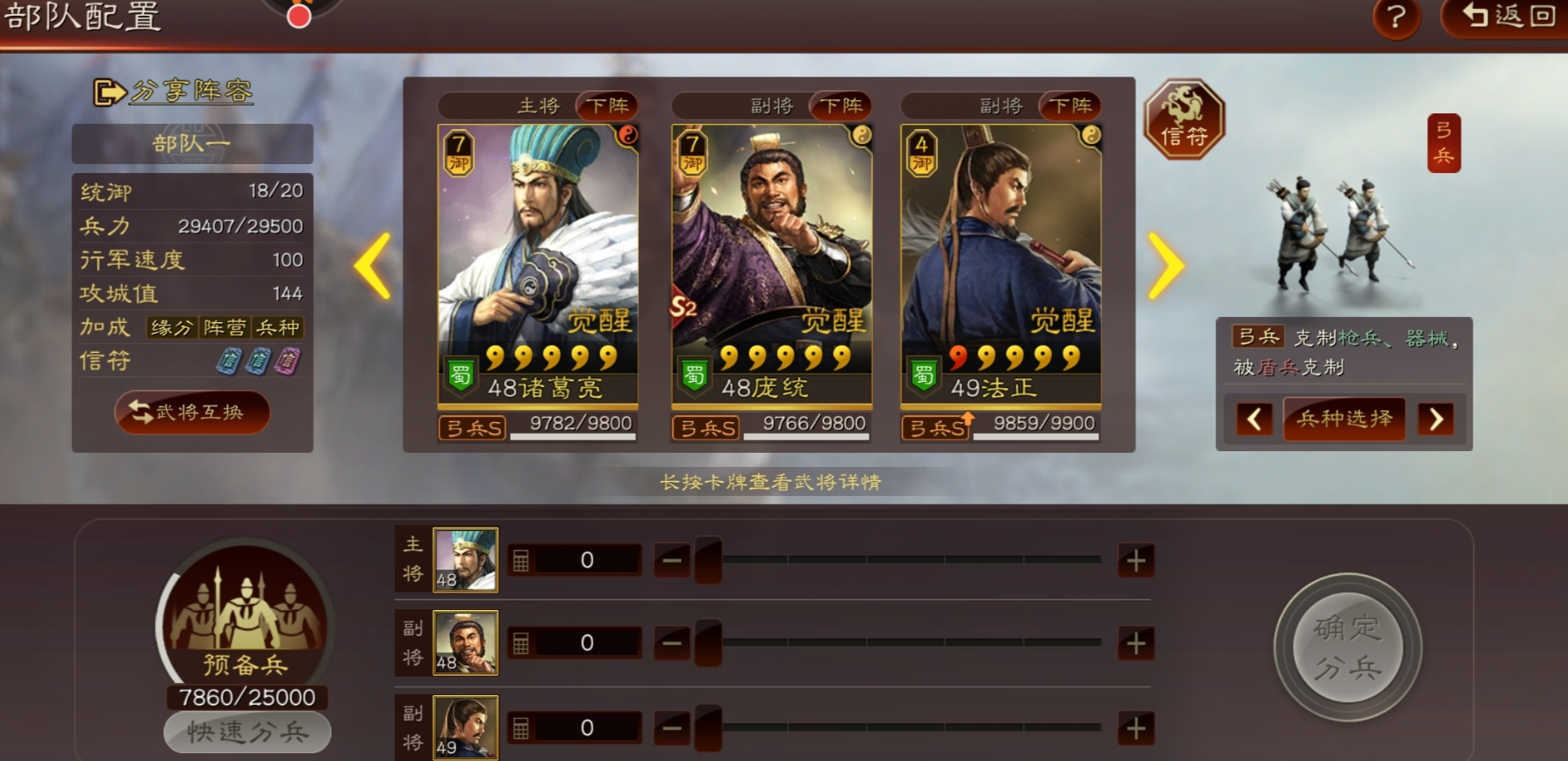Click the 弓兵S badge on 诸葛亮's card
This screenshot has height=761, width=1568.
pos(471,427)
